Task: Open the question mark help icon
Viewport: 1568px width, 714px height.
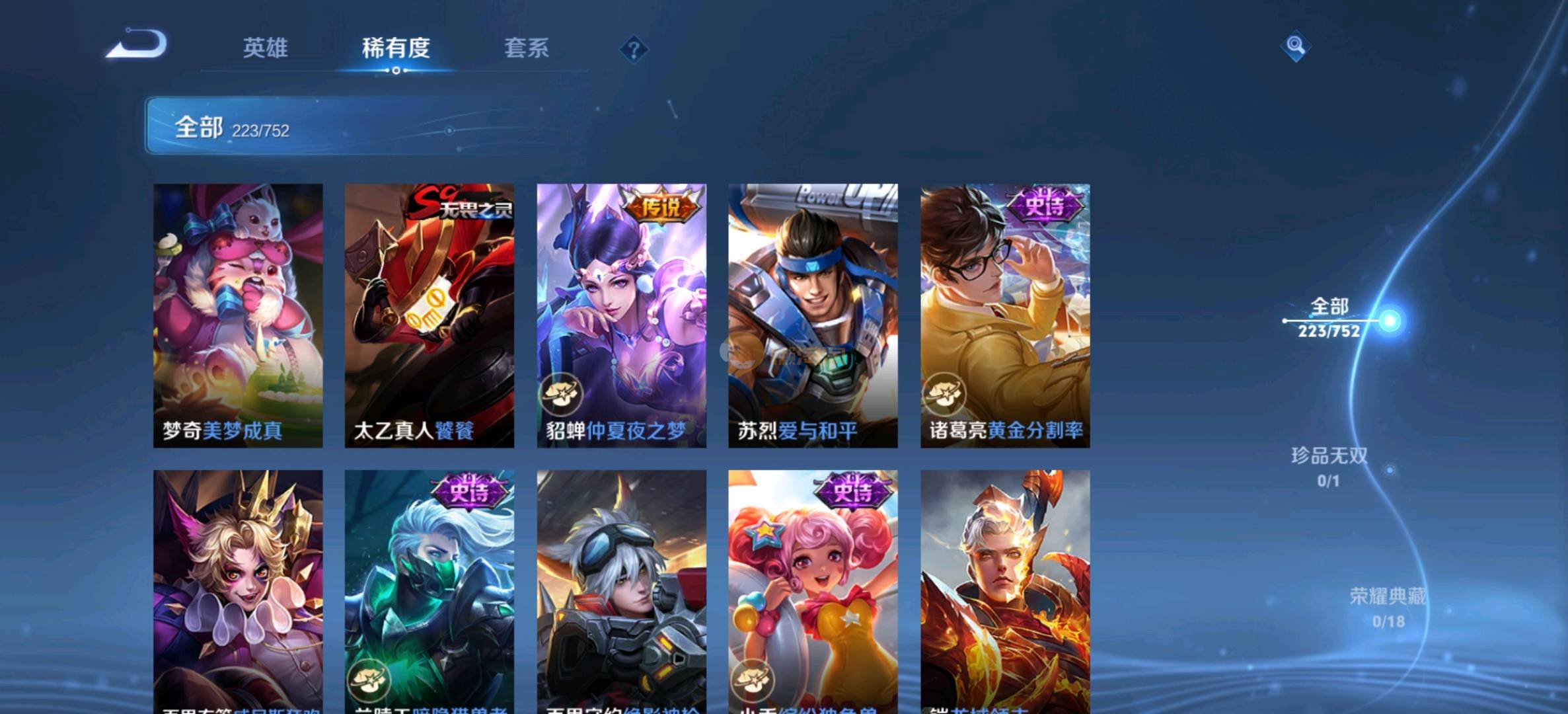Action: click(x=634, y=50)
